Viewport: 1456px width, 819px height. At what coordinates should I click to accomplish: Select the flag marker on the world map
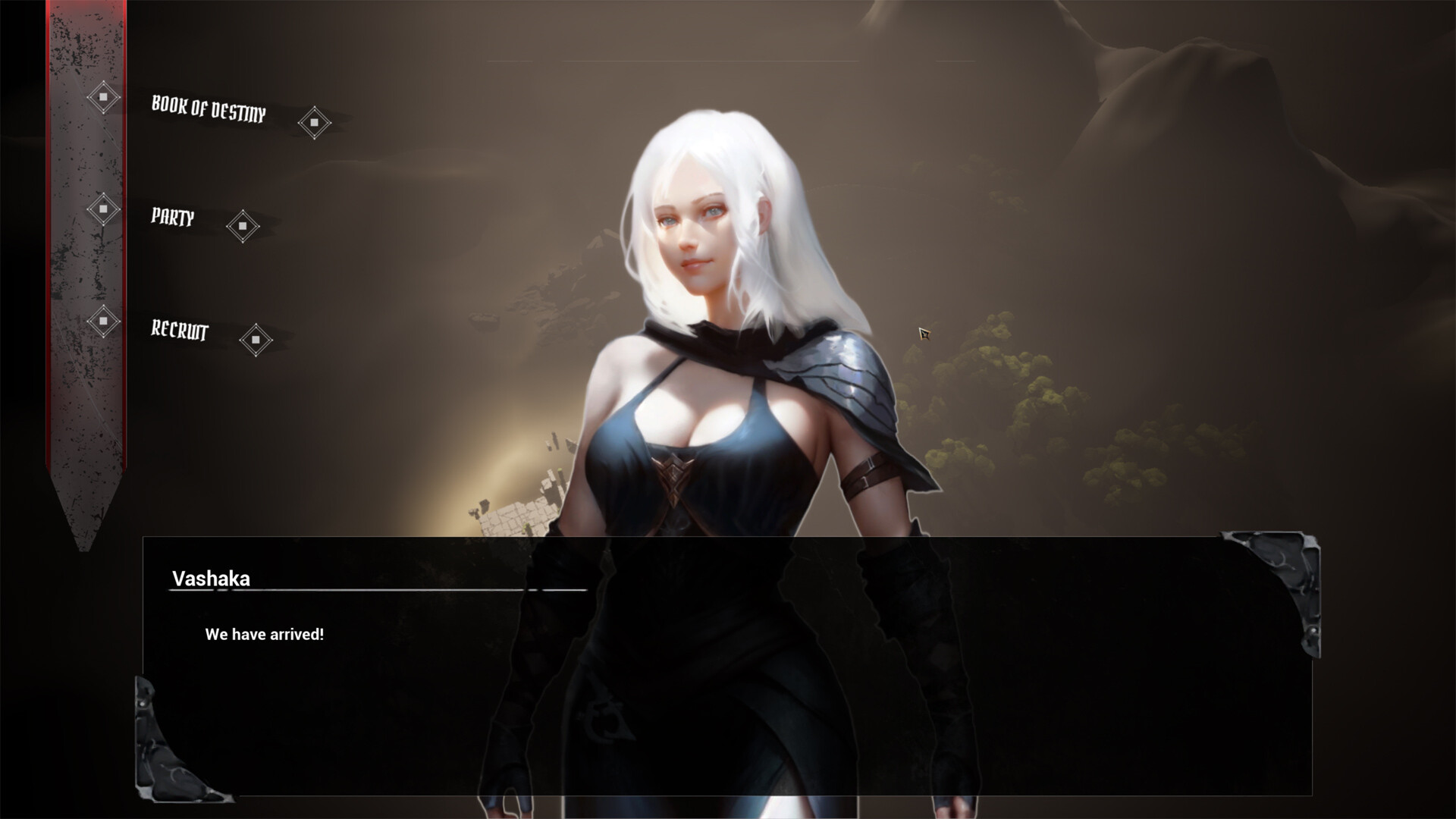pos(922,332)
